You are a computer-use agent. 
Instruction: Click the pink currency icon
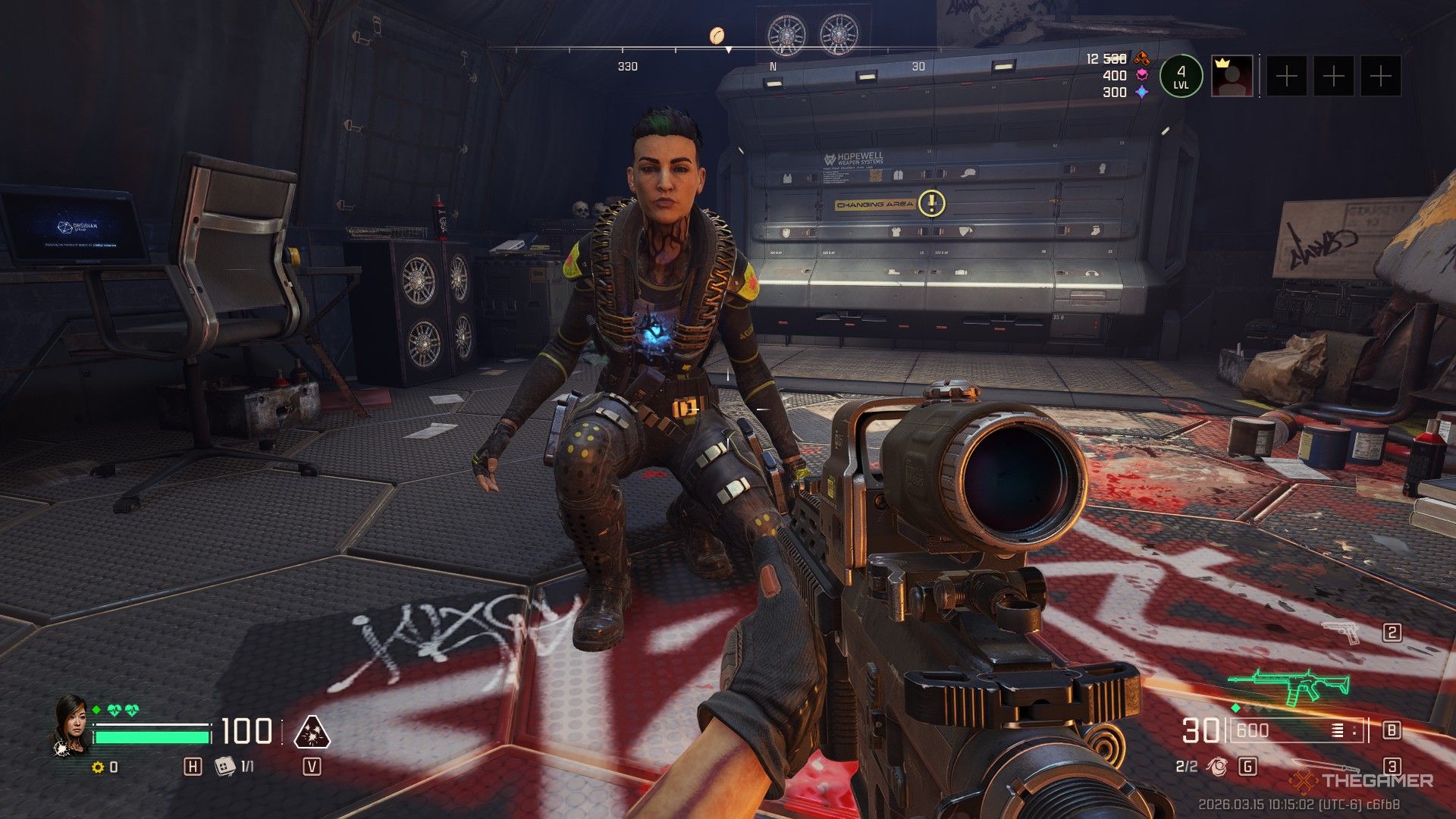coord(1141,75)
